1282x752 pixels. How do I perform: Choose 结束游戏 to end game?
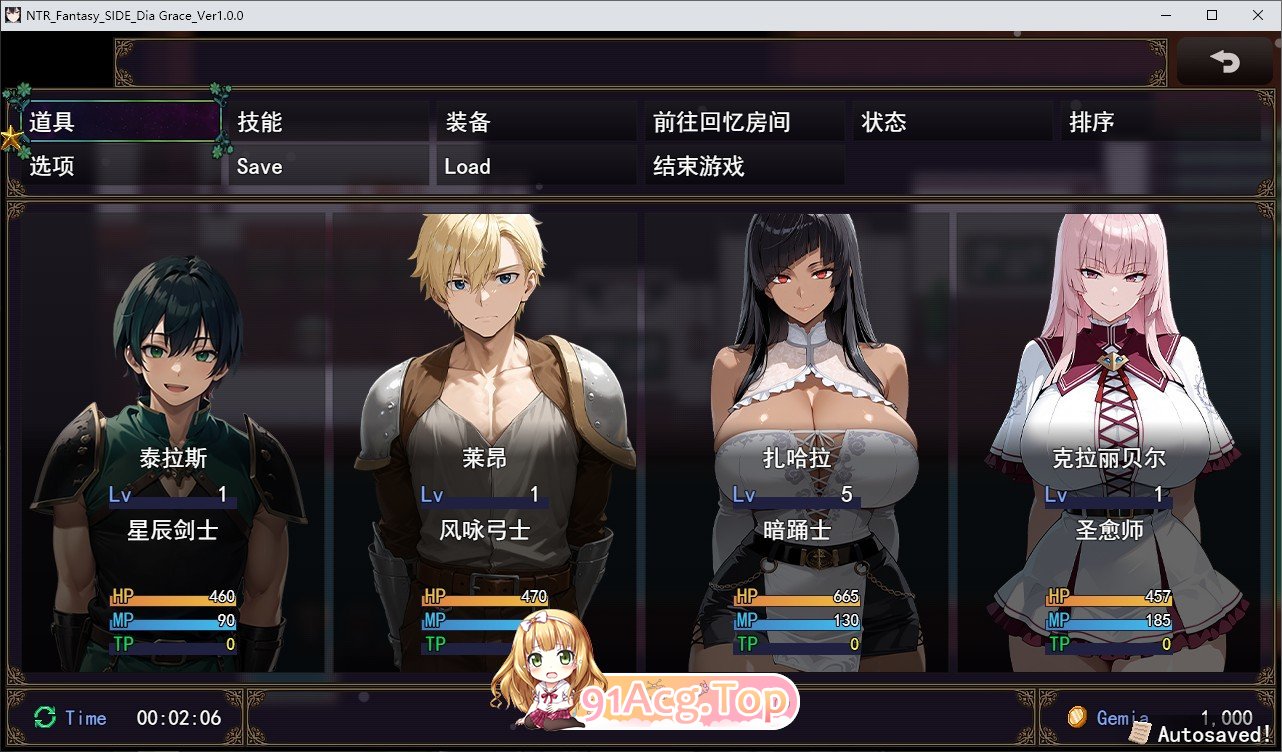pos(744,166)
